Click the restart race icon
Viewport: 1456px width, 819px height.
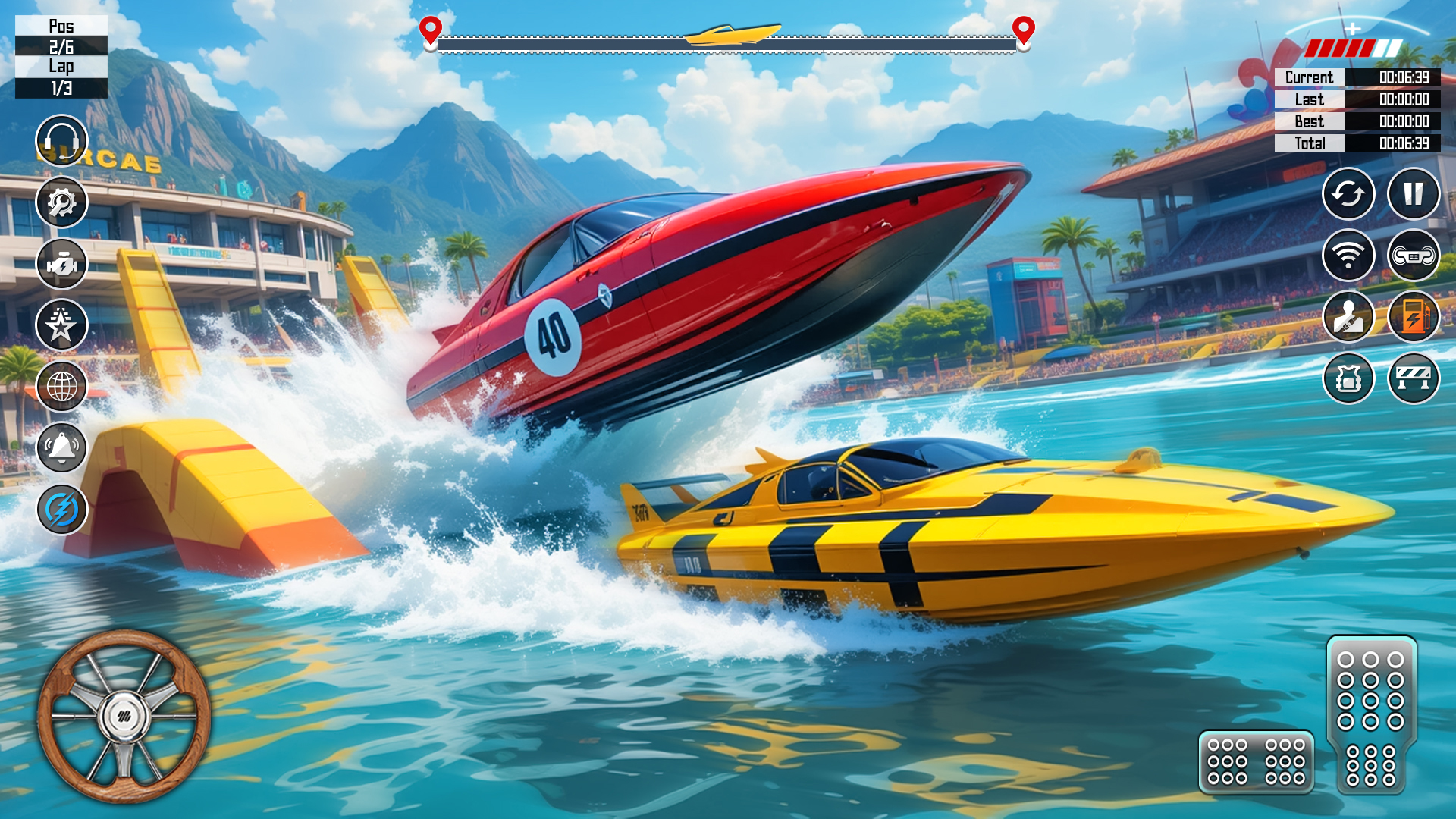click(x=1349, y=195)
